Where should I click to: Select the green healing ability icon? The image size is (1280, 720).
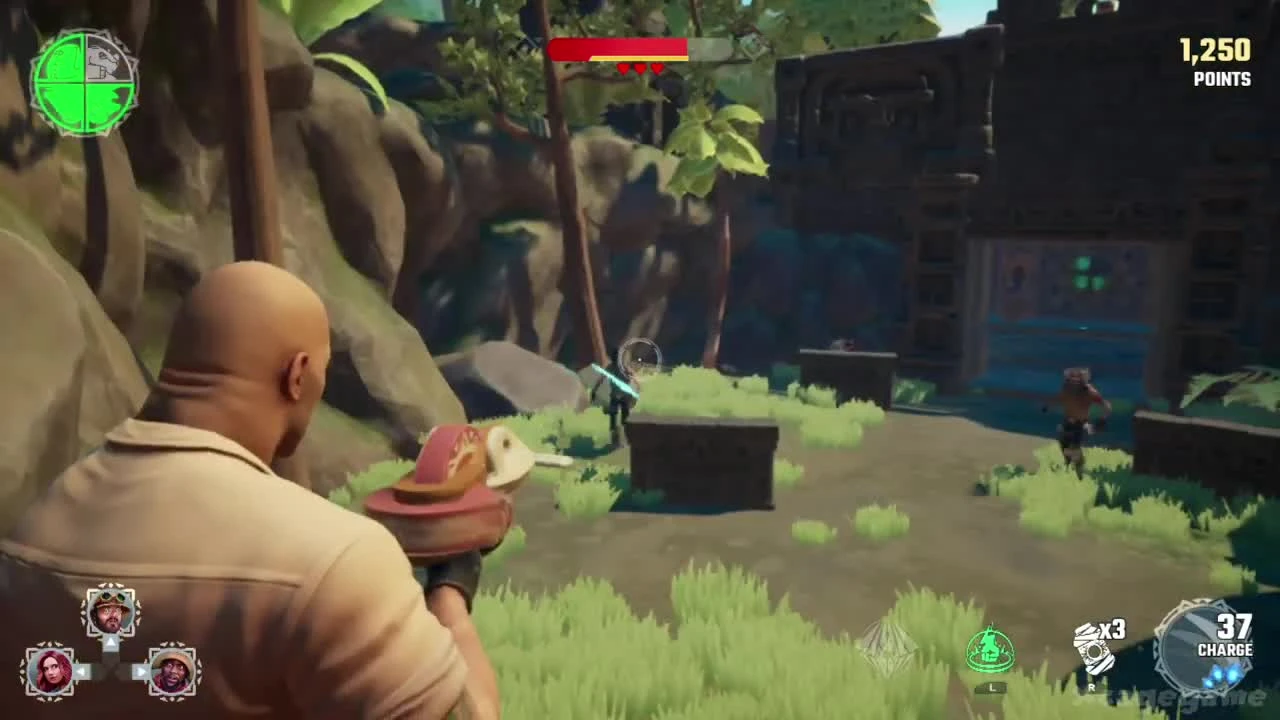(x=988, y=648)
